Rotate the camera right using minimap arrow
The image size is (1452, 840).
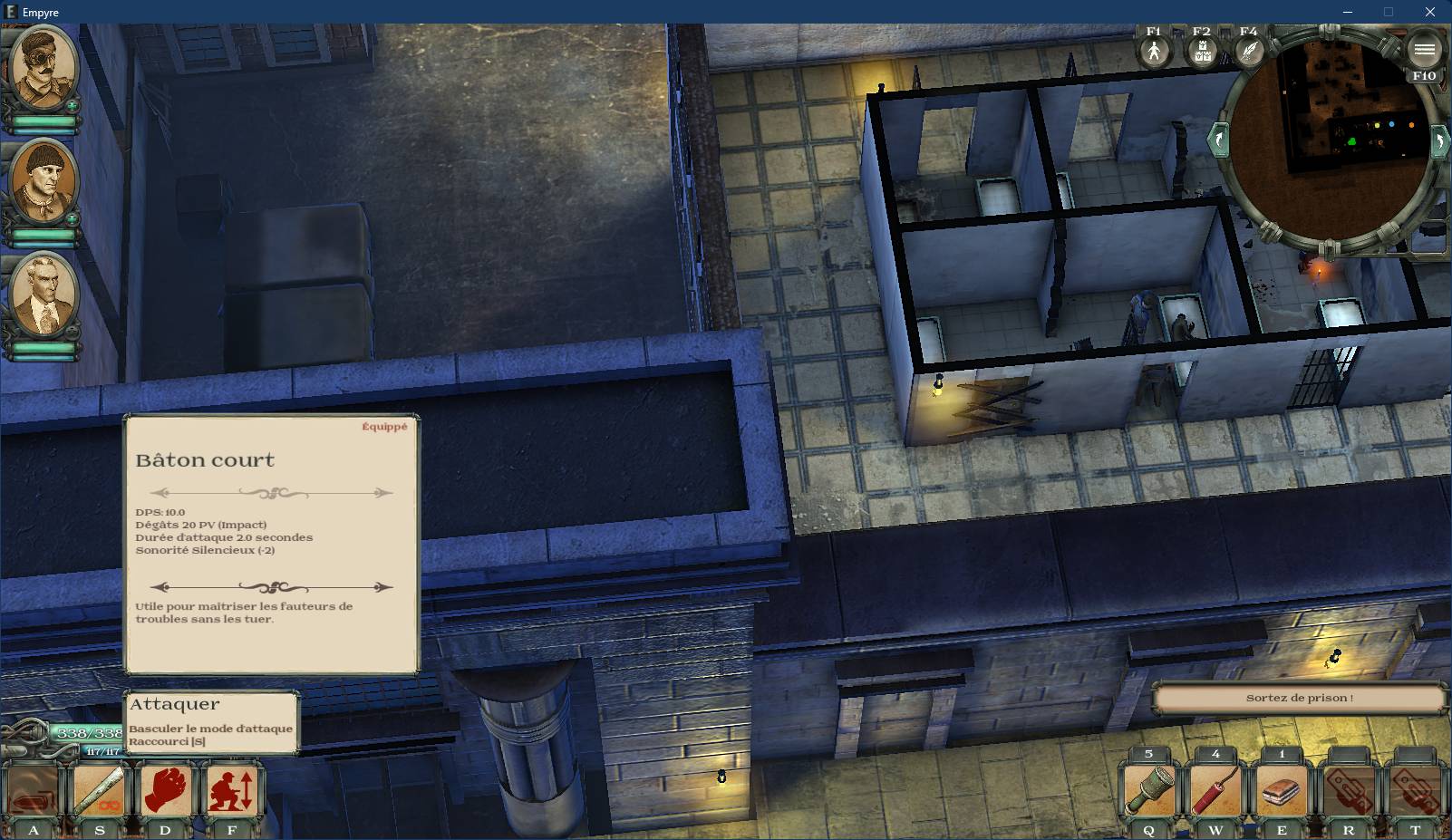coord(1438,142)
